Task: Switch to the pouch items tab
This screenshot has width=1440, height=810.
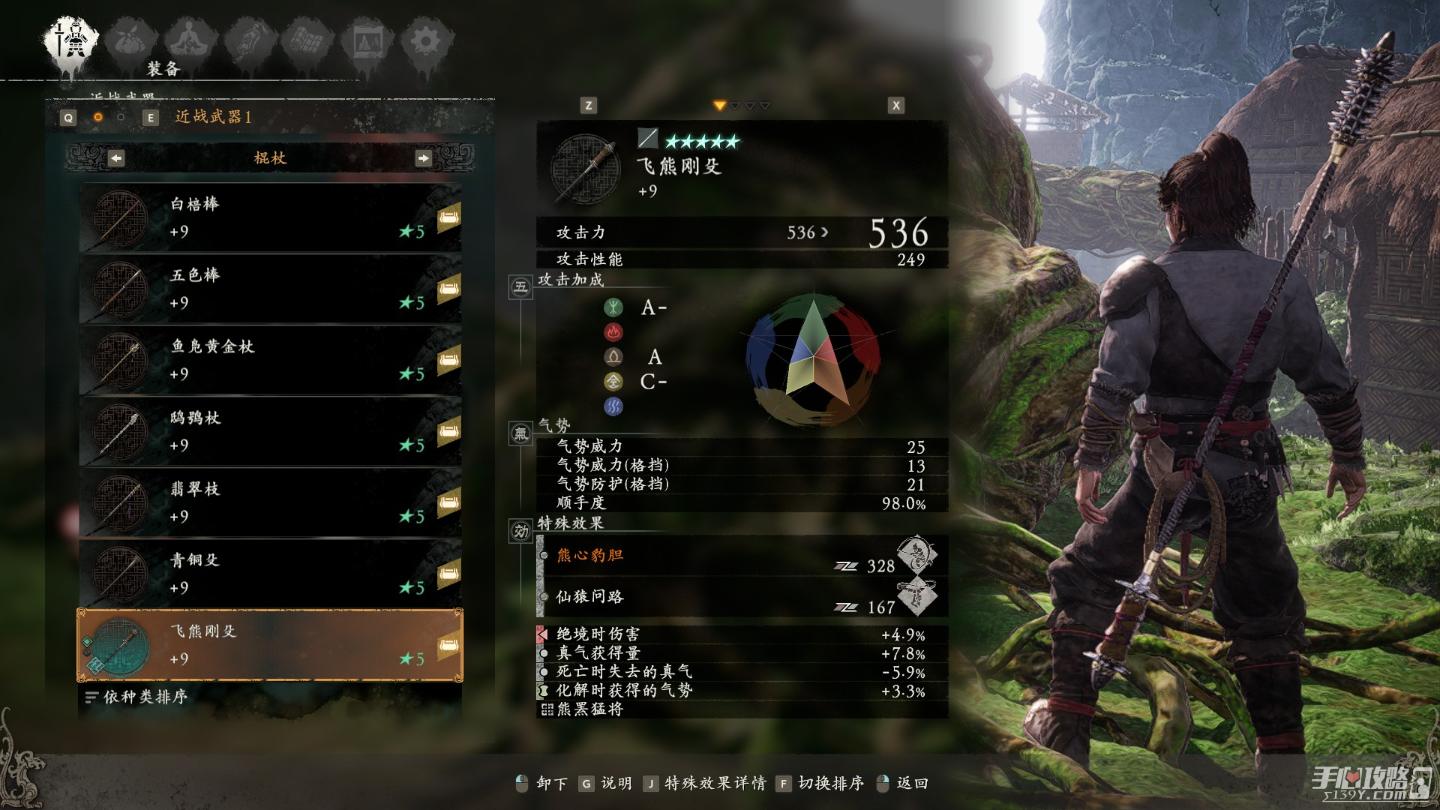Action: coord(130,42)
